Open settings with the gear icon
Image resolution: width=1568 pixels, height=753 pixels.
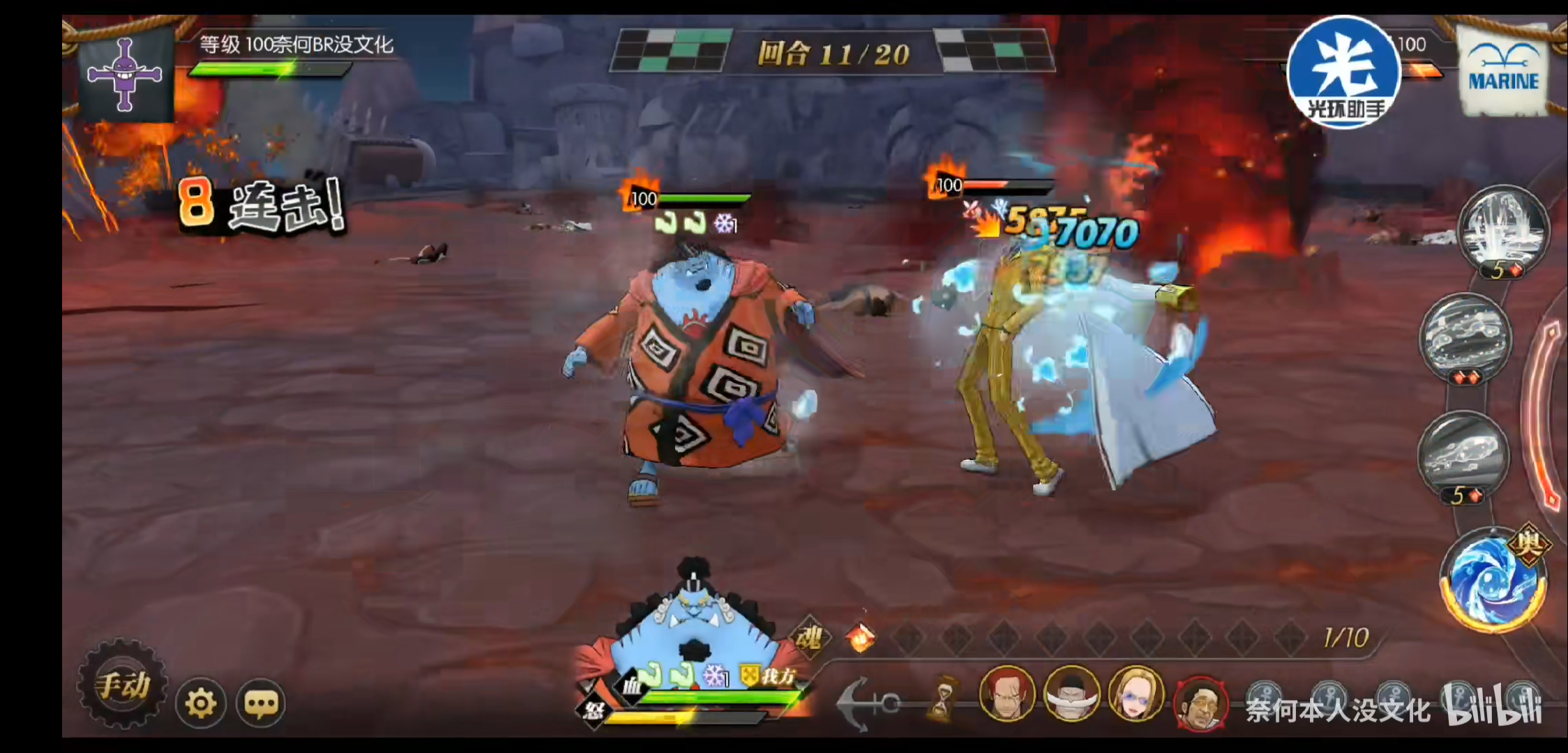tap(201, 703)
